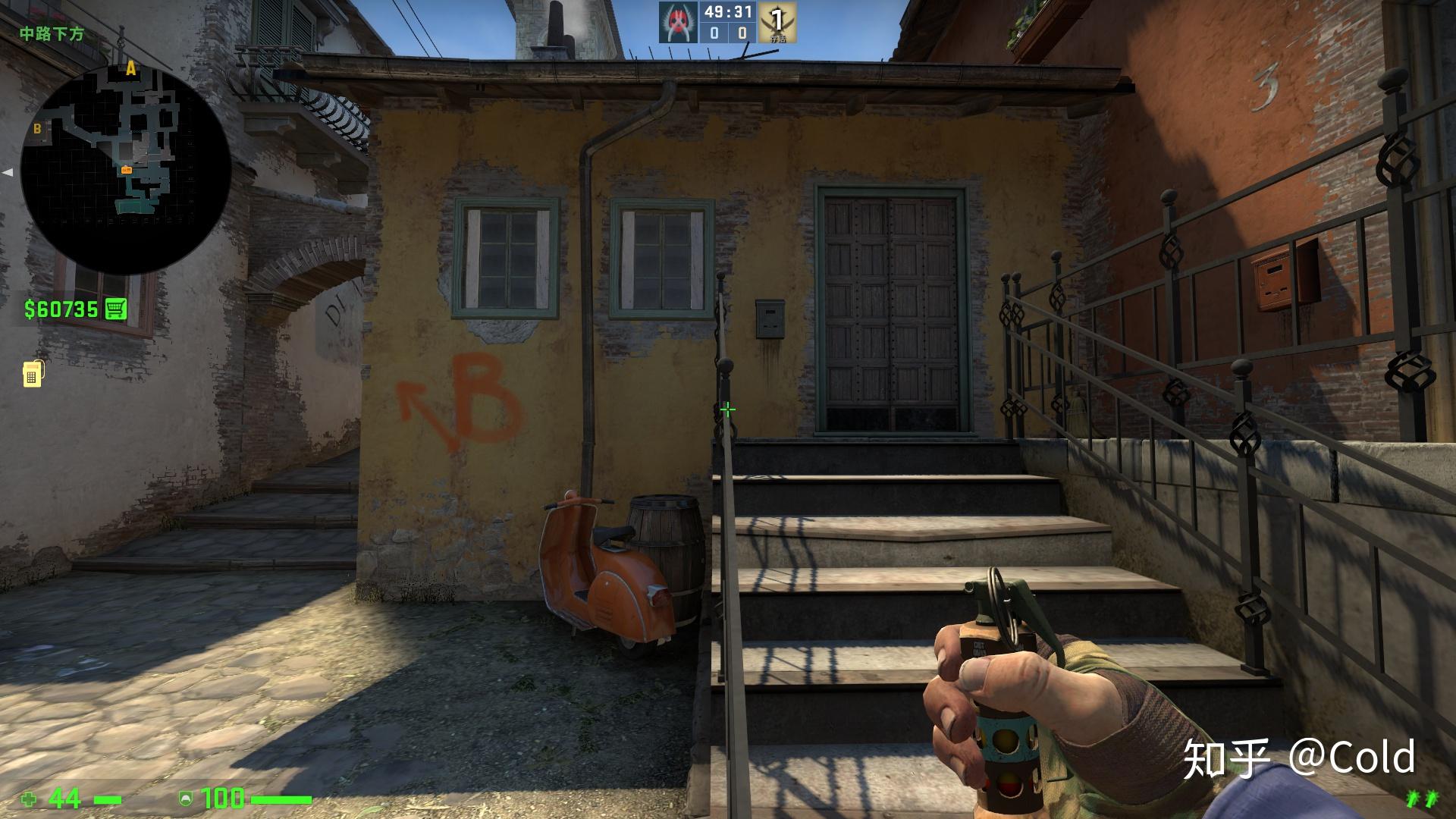The width and height of the screenshot is (1456, 819).
Task: Open the buy menu cart icon
Action: pyautogui.click(x=116, y=309)
